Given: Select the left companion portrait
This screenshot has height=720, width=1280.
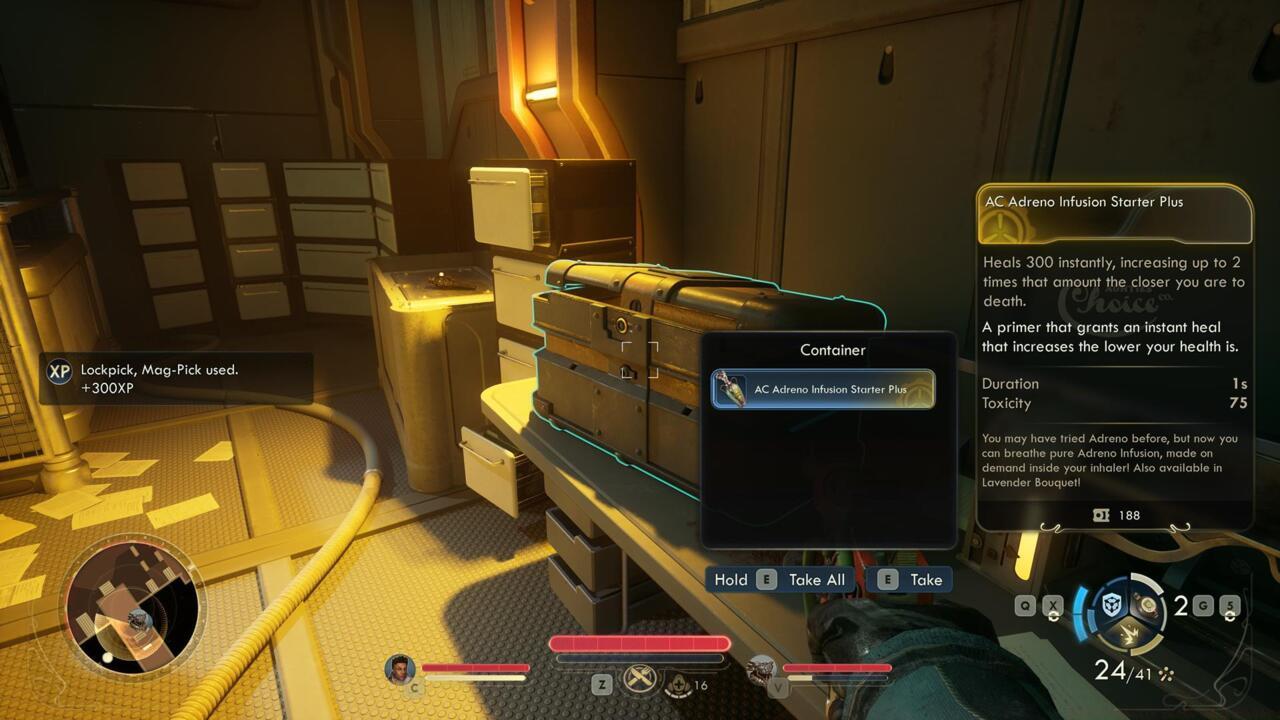Looking at the screenshot, I should click(400, 669).
